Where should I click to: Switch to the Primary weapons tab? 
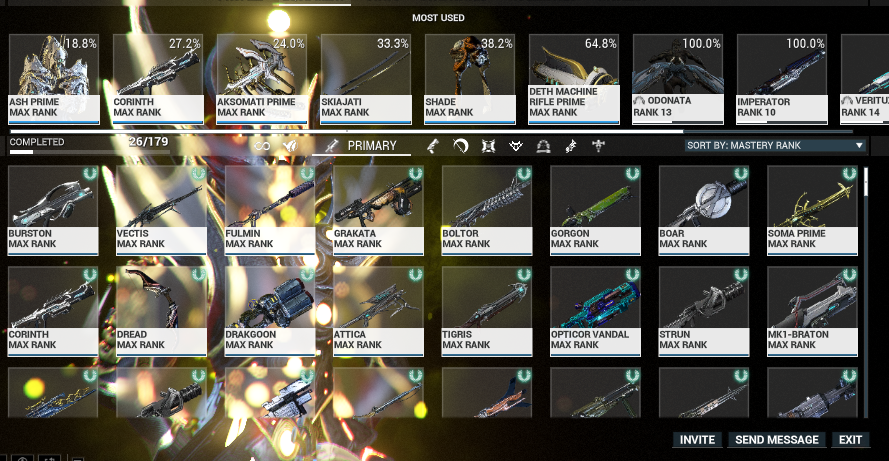tap(370, 146)
